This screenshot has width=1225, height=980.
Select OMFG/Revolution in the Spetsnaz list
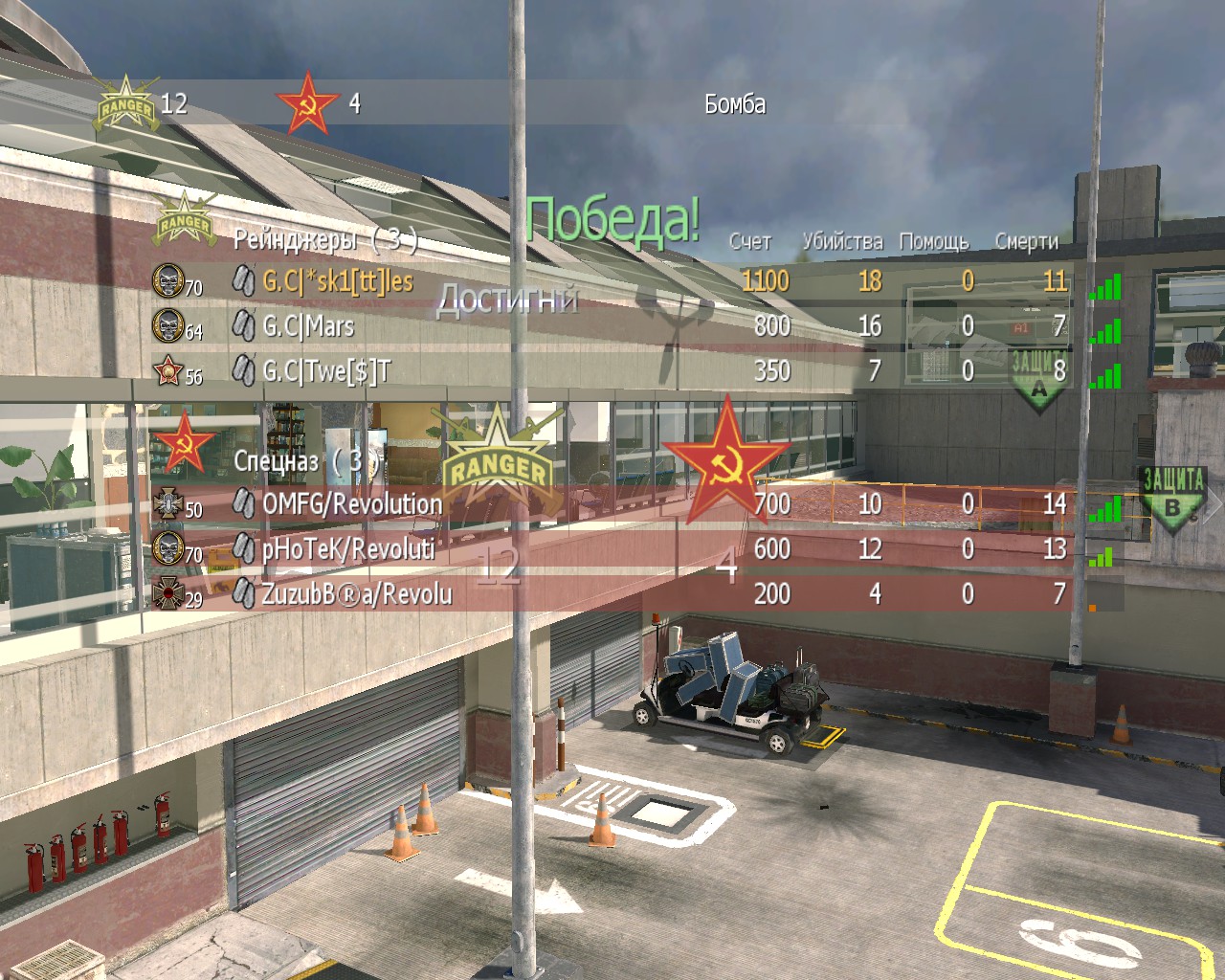[x=351, y=503]
